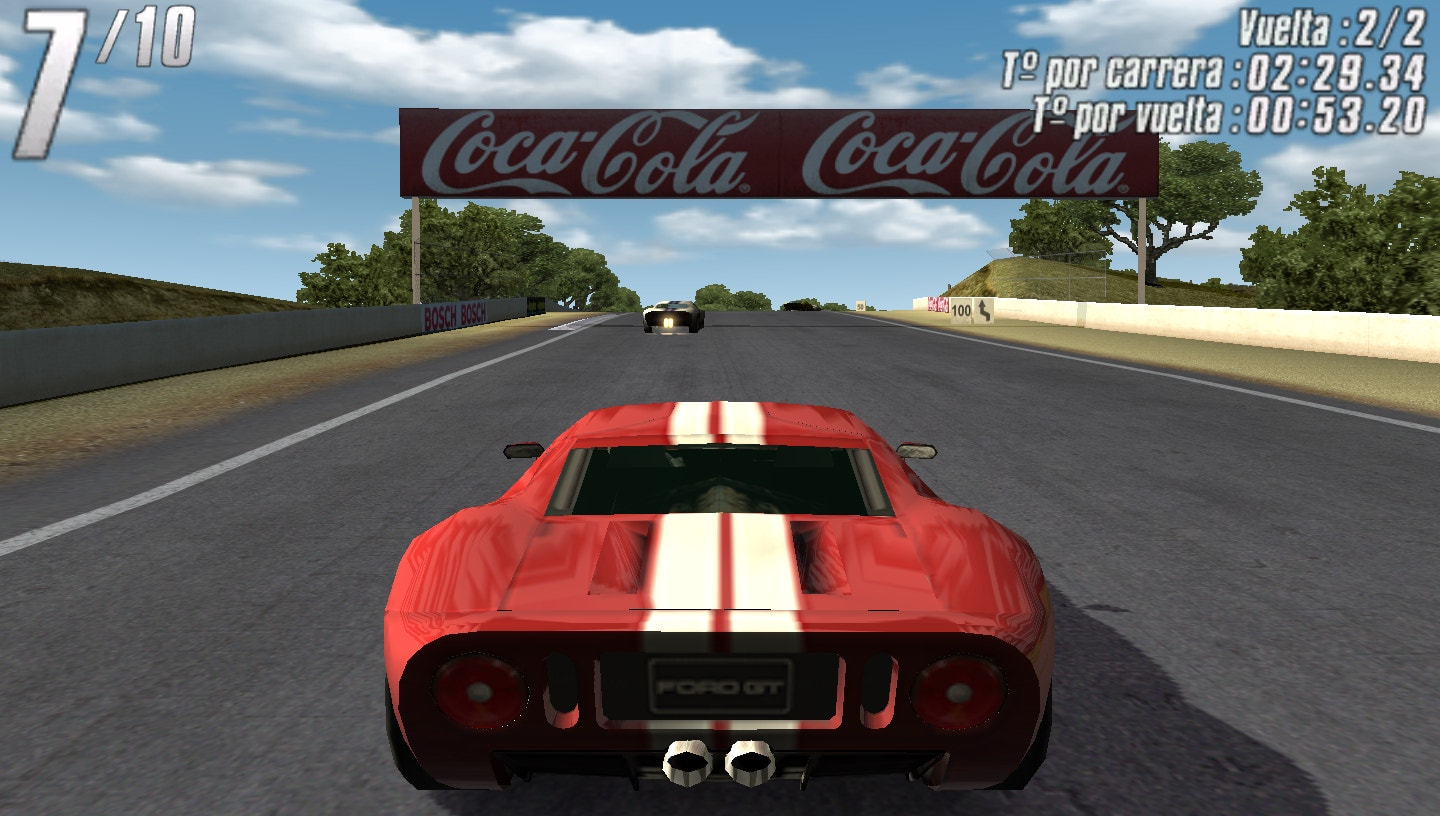Image resolution: width=1440 pixels, height=816 pixels.
Task: Click the first Bosch trackside advertisement
Action: (x=443, y=316)
